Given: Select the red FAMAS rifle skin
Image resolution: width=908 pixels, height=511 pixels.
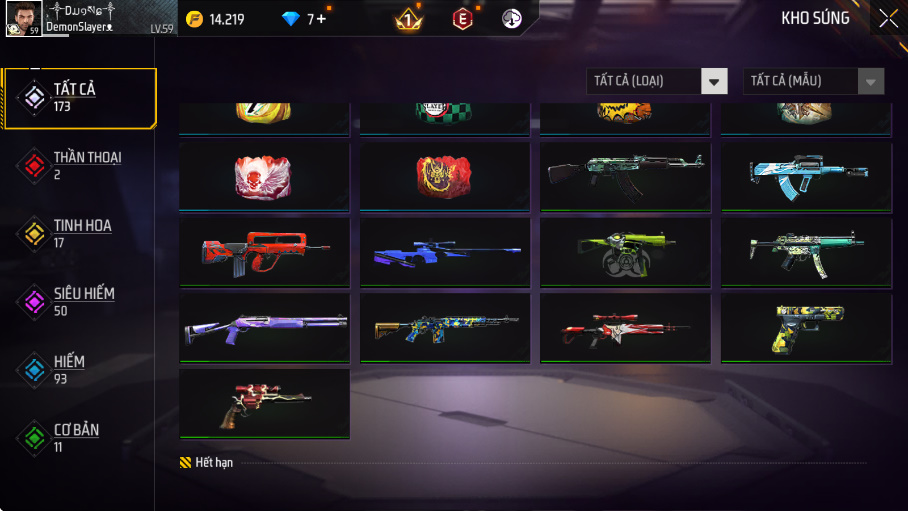Looking at the screenshot, I should [264, 252].
